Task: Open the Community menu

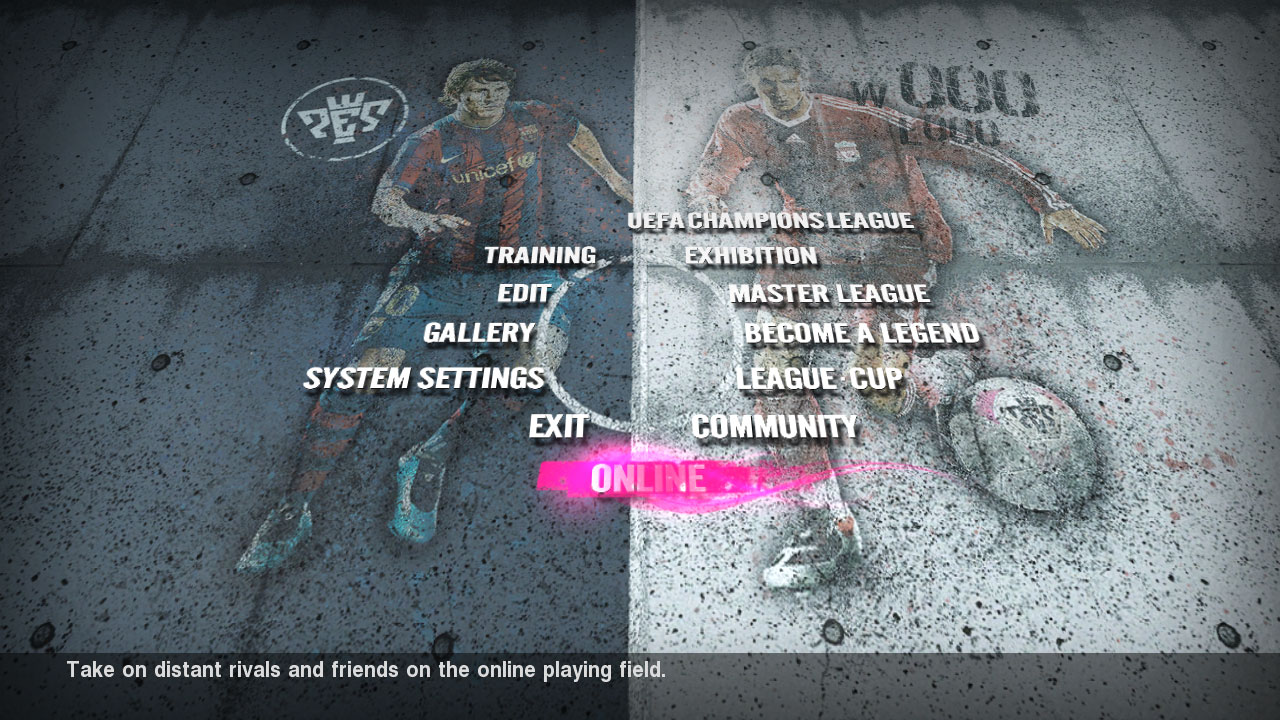Action: [774, 427]
